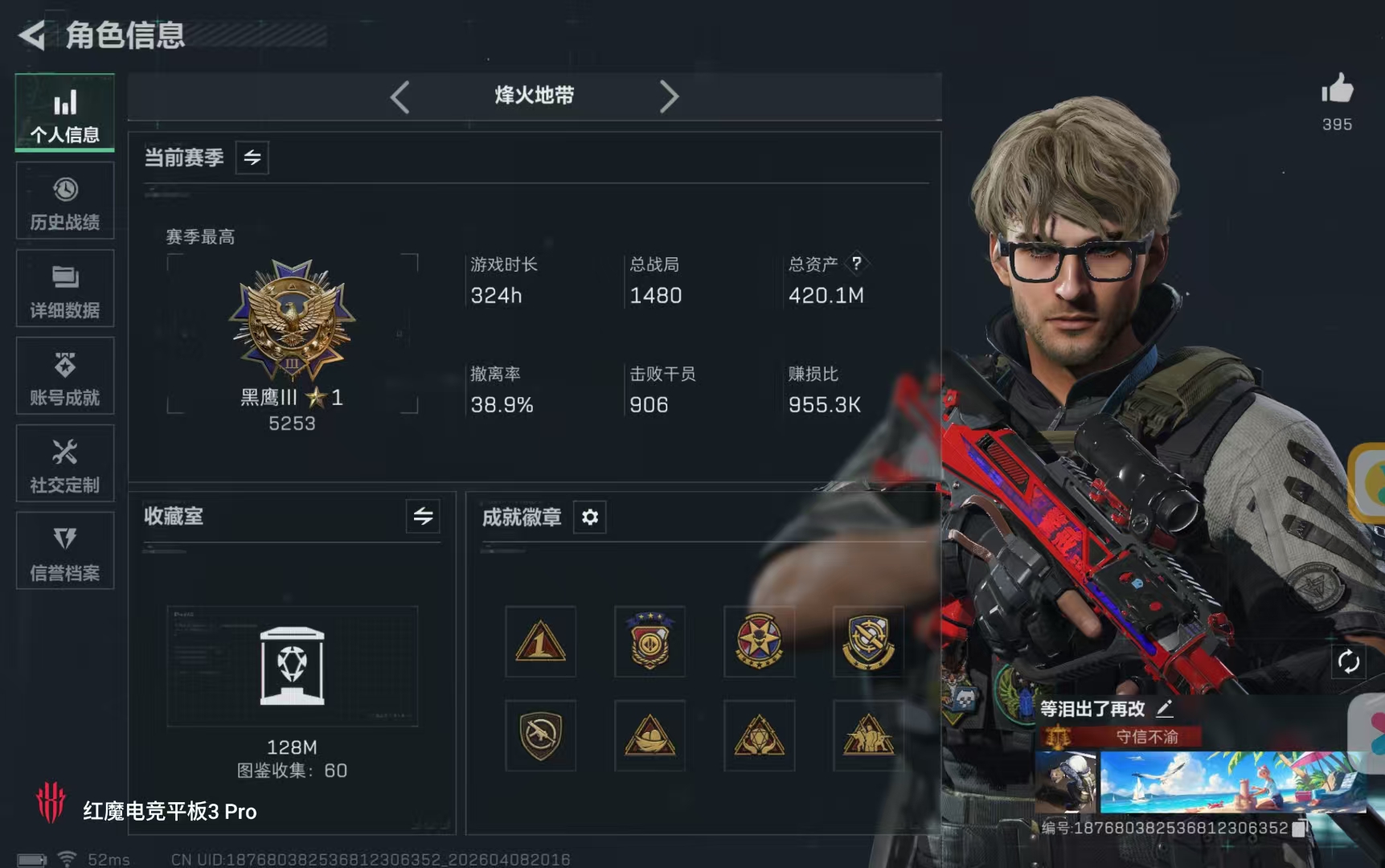Select the 烽火地带 mode tab

point(533,96)
